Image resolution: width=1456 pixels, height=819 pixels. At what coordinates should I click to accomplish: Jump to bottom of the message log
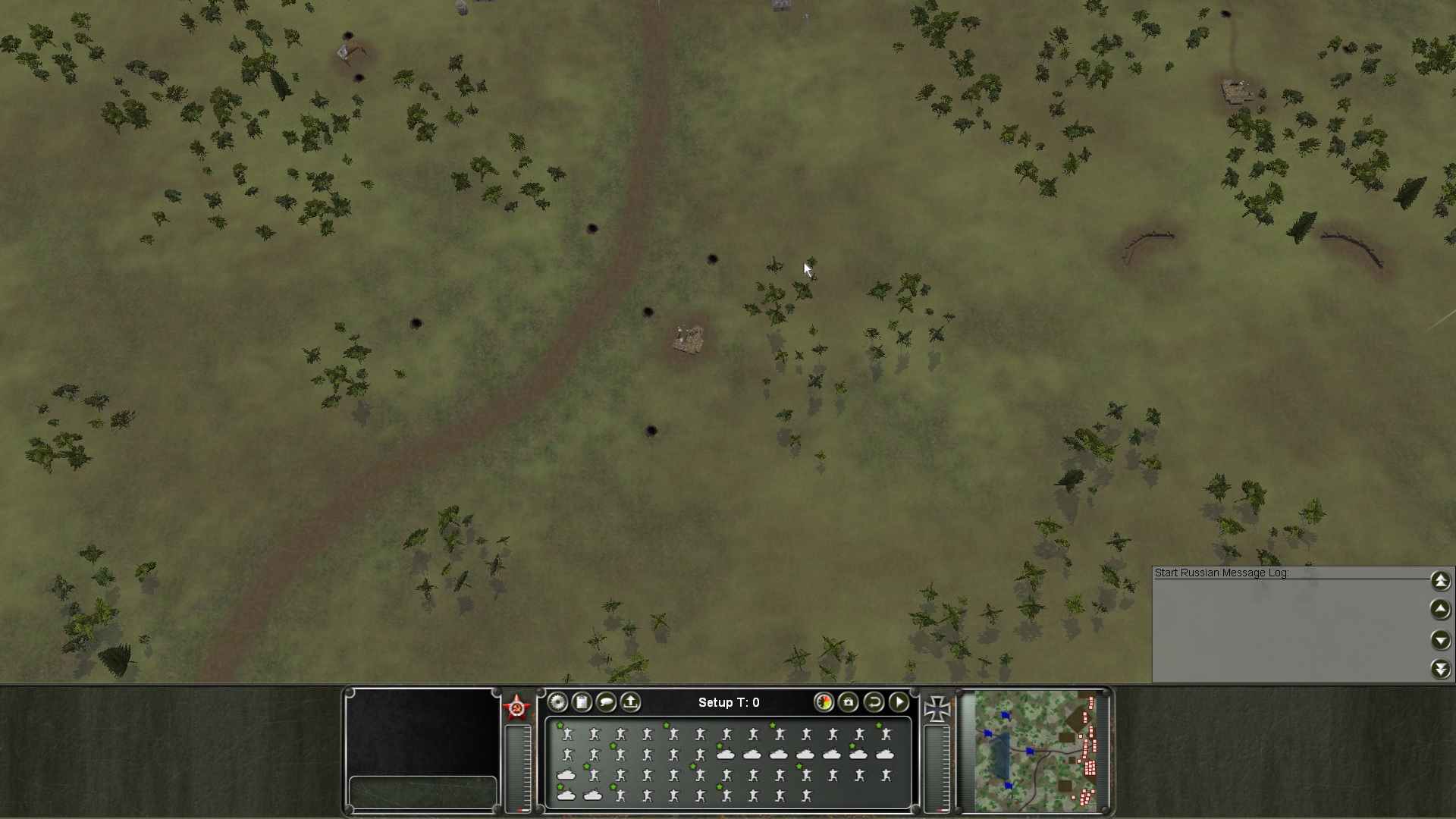(x=1441, y=669)
